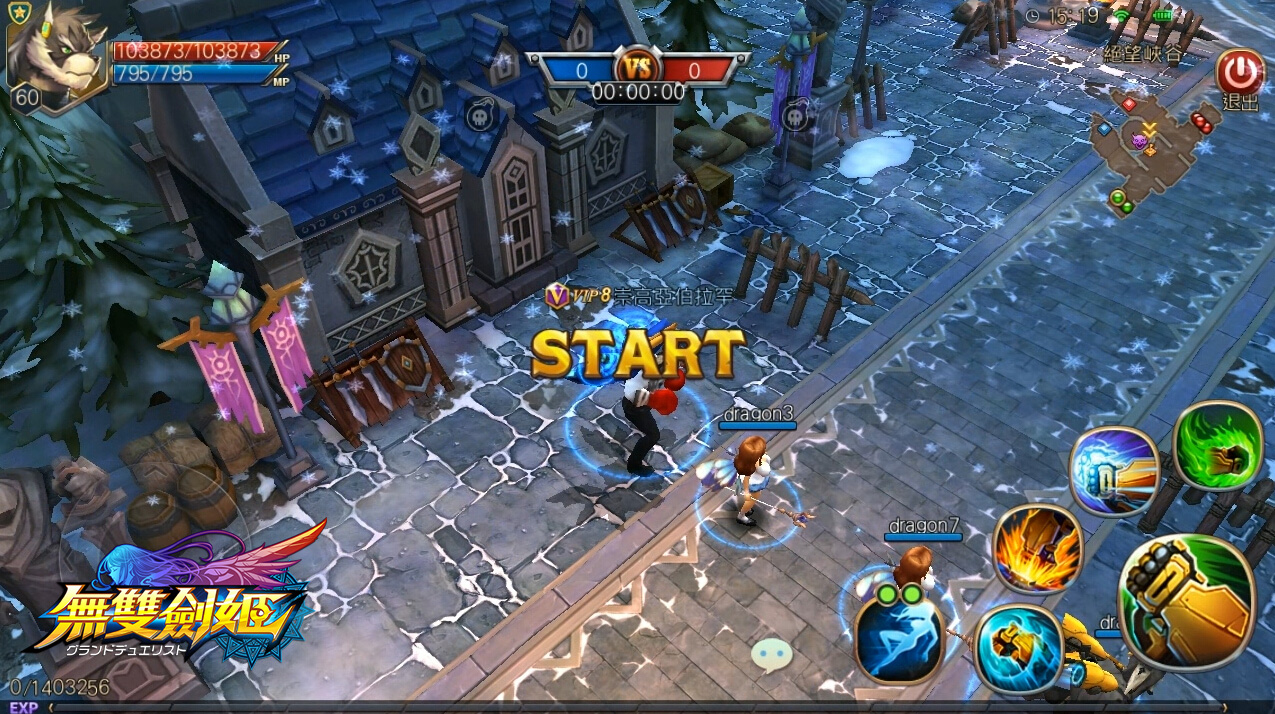Use the large golden gauntlet basic attack

pos(1188,603)
